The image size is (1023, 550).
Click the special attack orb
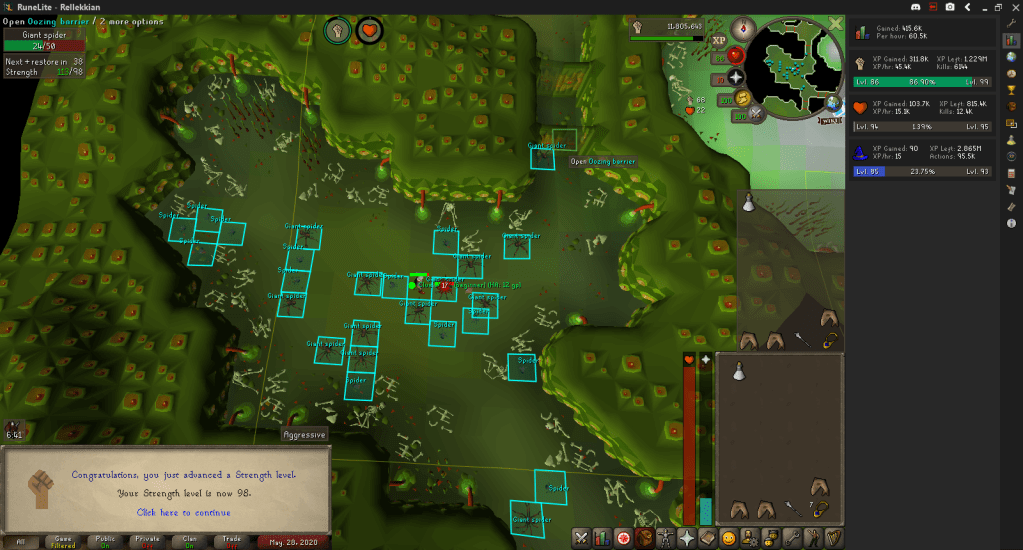coord(756,113)
